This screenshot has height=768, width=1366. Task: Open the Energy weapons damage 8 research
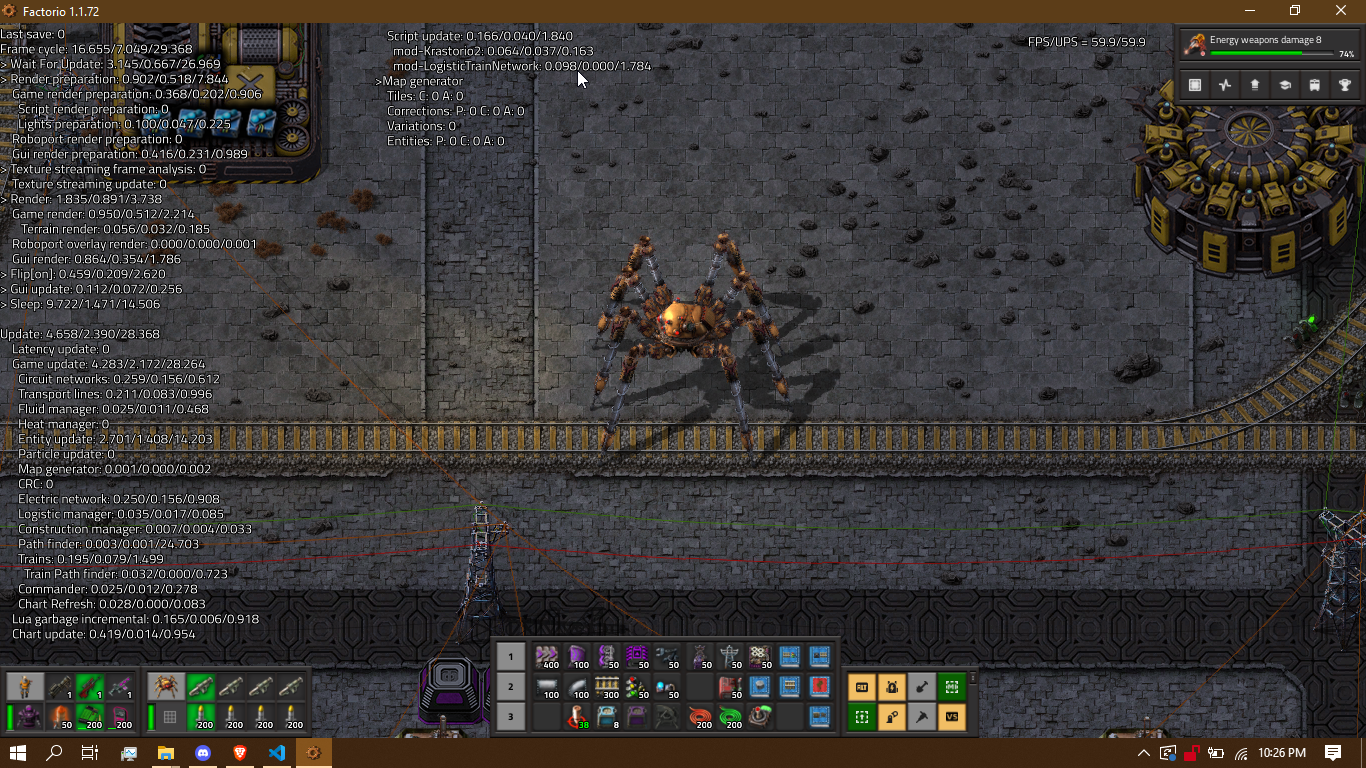pos(1269,46)
